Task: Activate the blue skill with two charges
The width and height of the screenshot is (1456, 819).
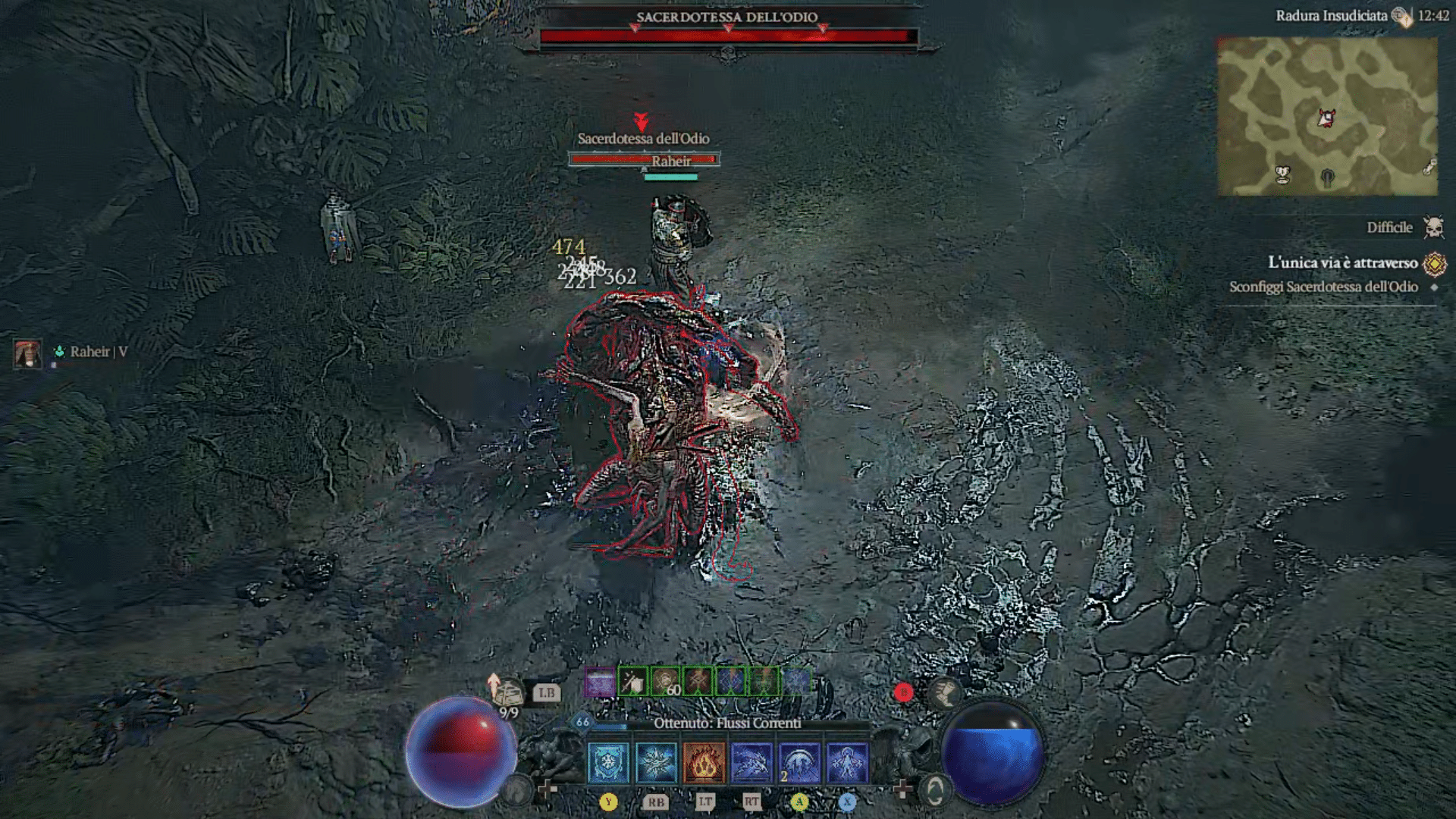Action: tap(799, 762)
